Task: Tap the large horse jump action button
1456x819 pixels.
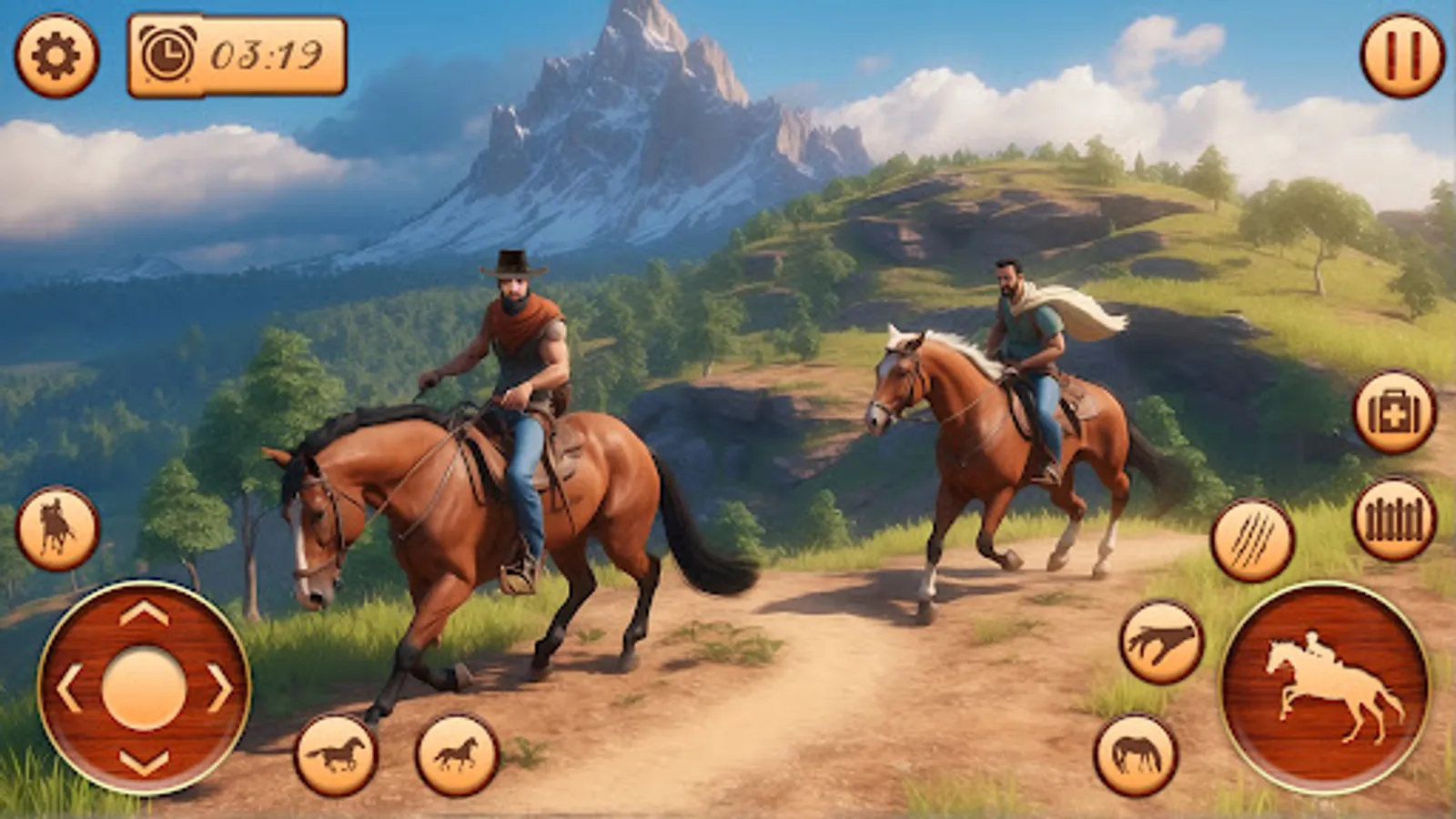Action: tap(1326, 692)
